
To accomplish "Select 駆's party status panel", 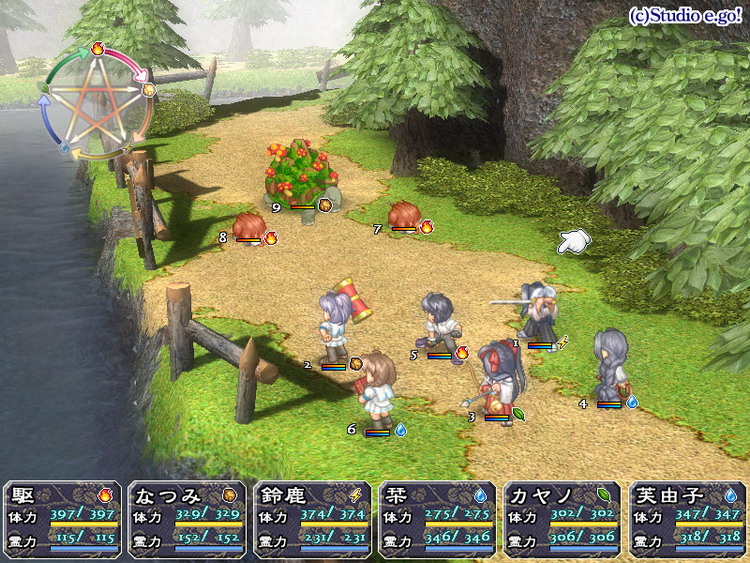I will click(x=63, y=519).
